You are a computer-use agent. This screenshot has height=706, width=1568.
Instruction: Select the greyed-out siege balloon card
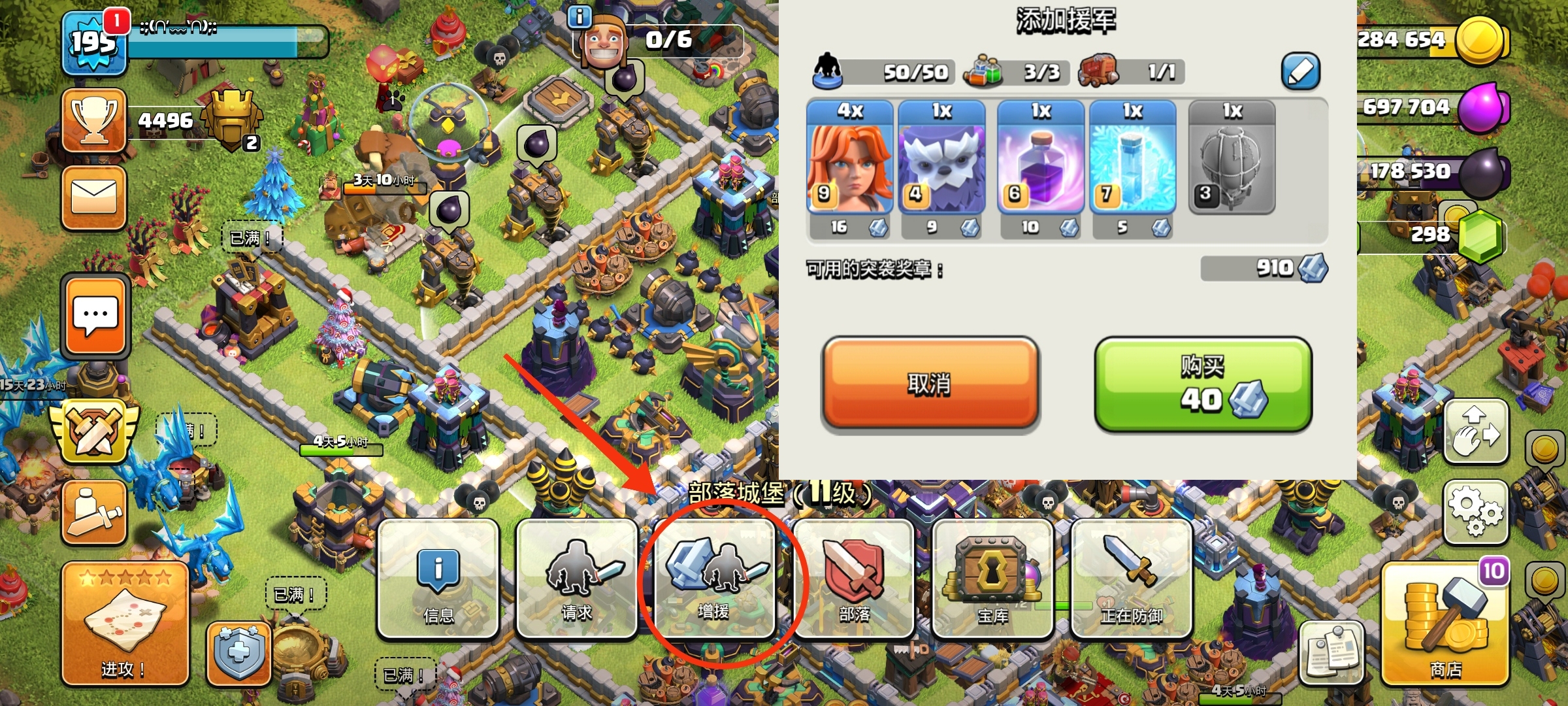(1232, 158)
